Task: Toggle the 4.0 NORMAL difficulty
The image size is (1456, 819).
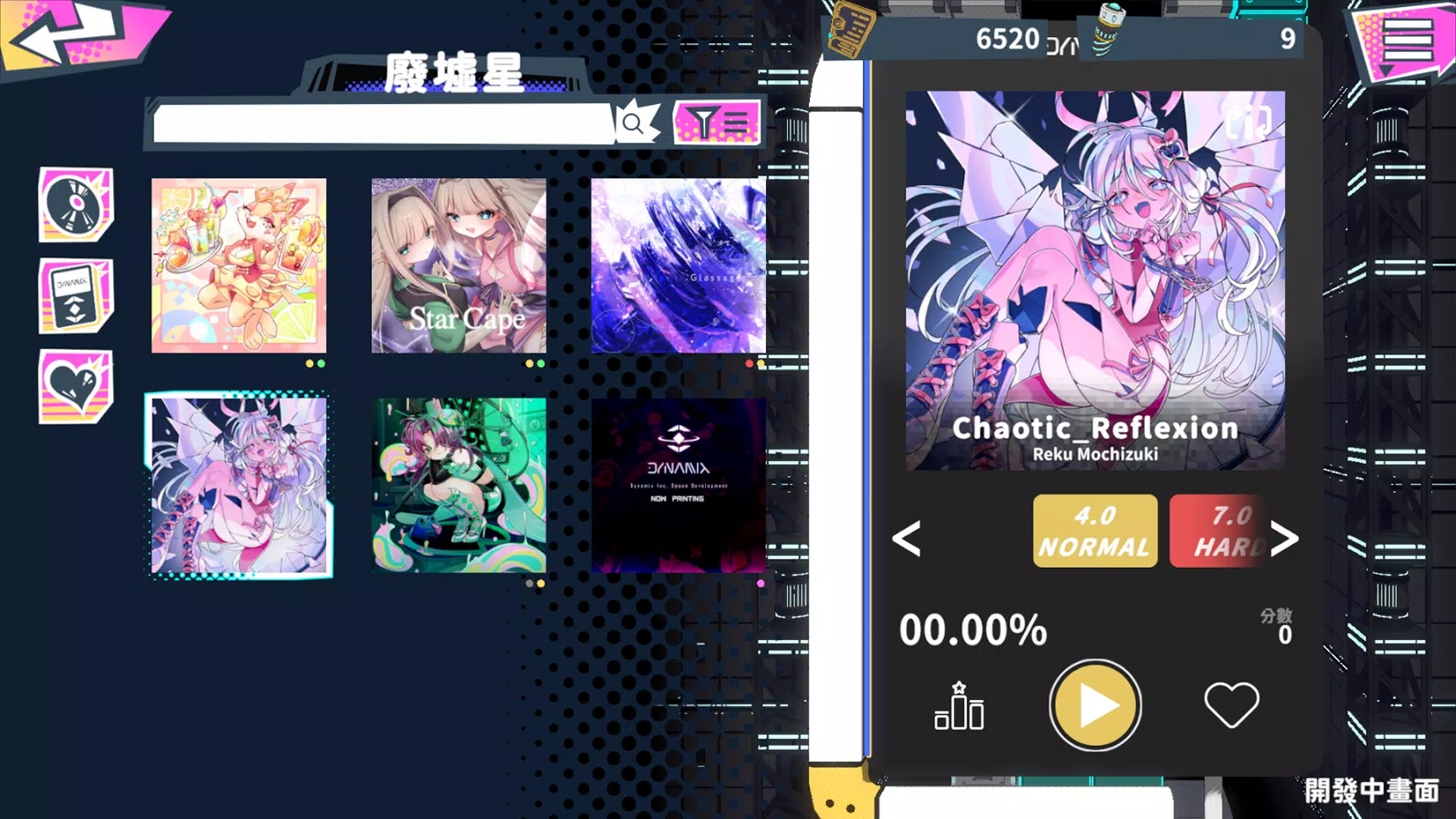Action: click(x=1094, y=529)
